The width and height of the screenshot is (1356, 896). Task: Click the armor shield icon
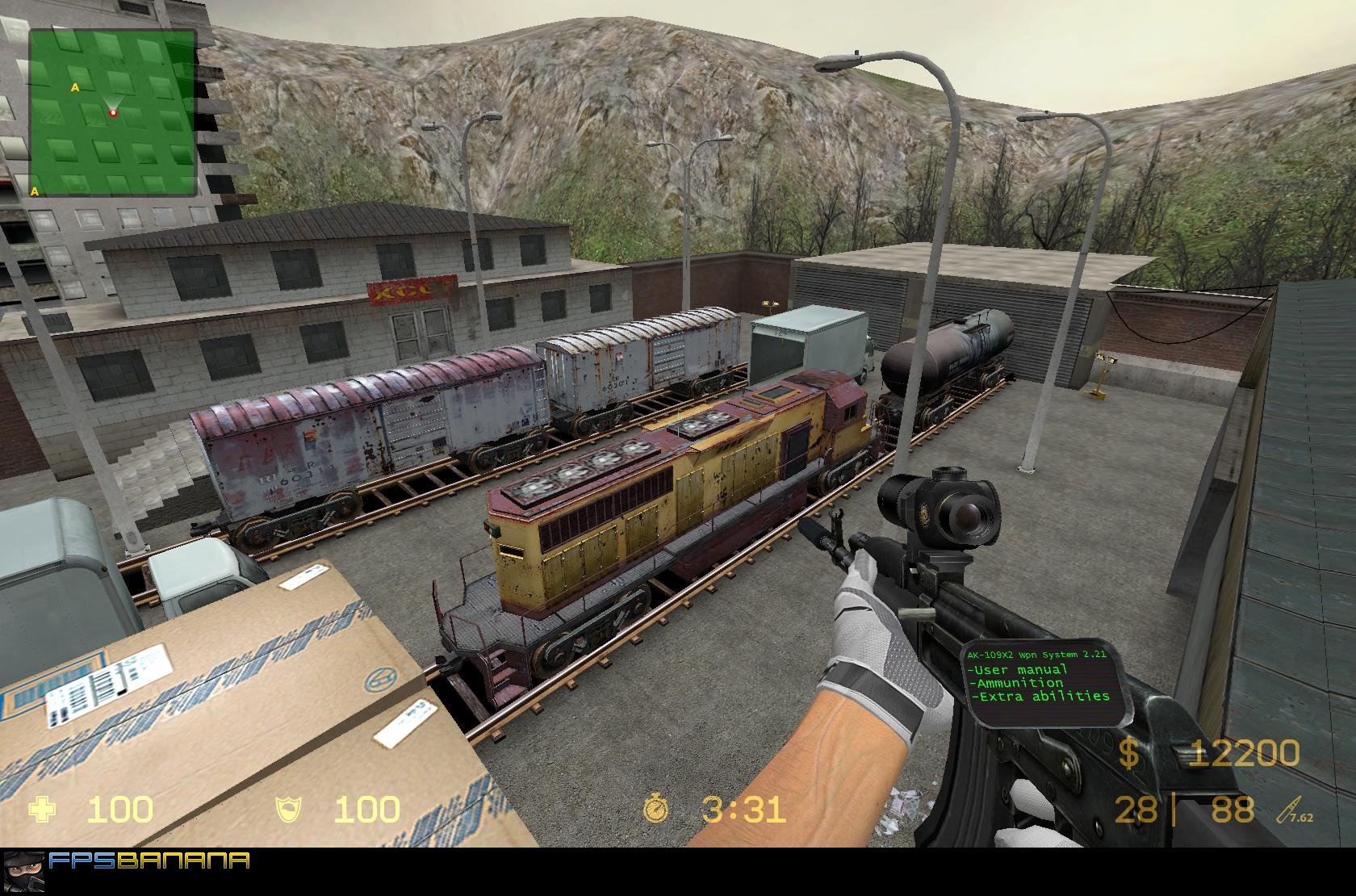pos(288,810)
